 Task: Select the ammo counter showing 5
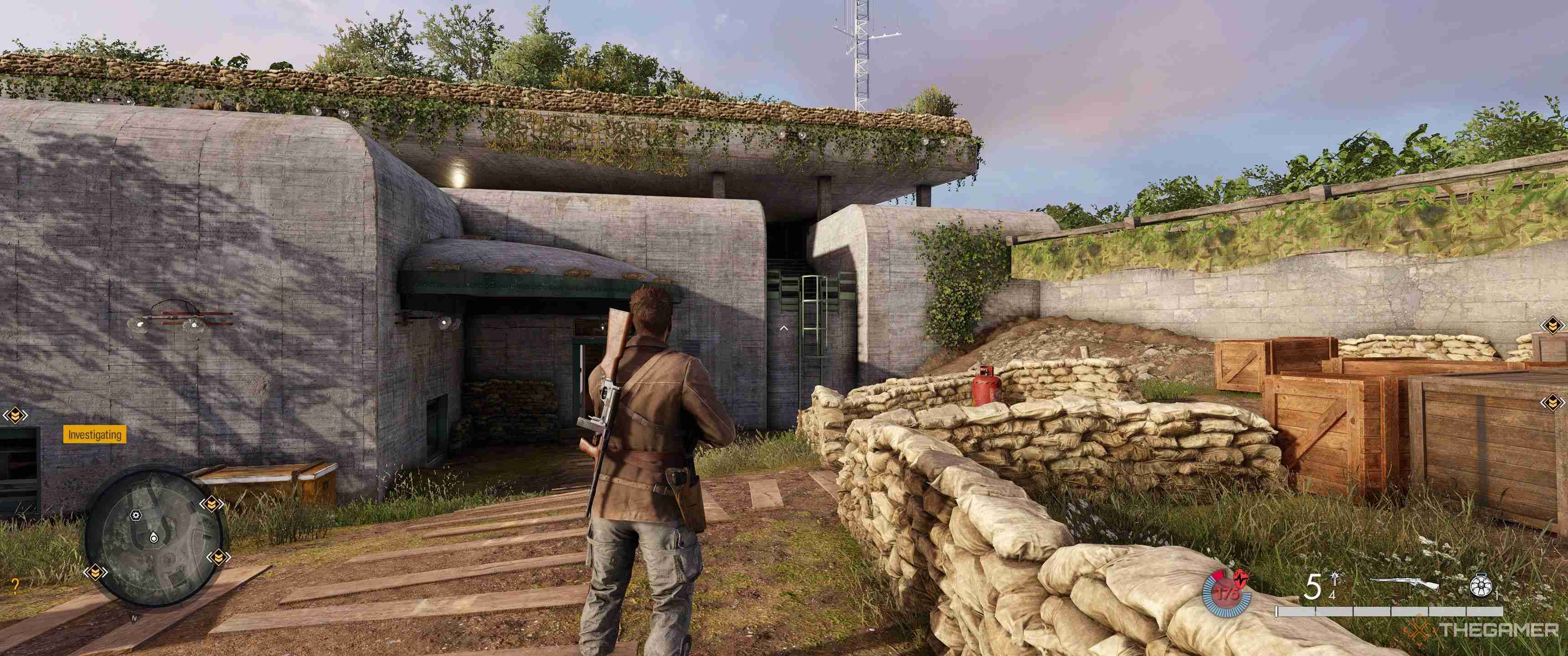pyautogui.click(x=1313, y=585)
